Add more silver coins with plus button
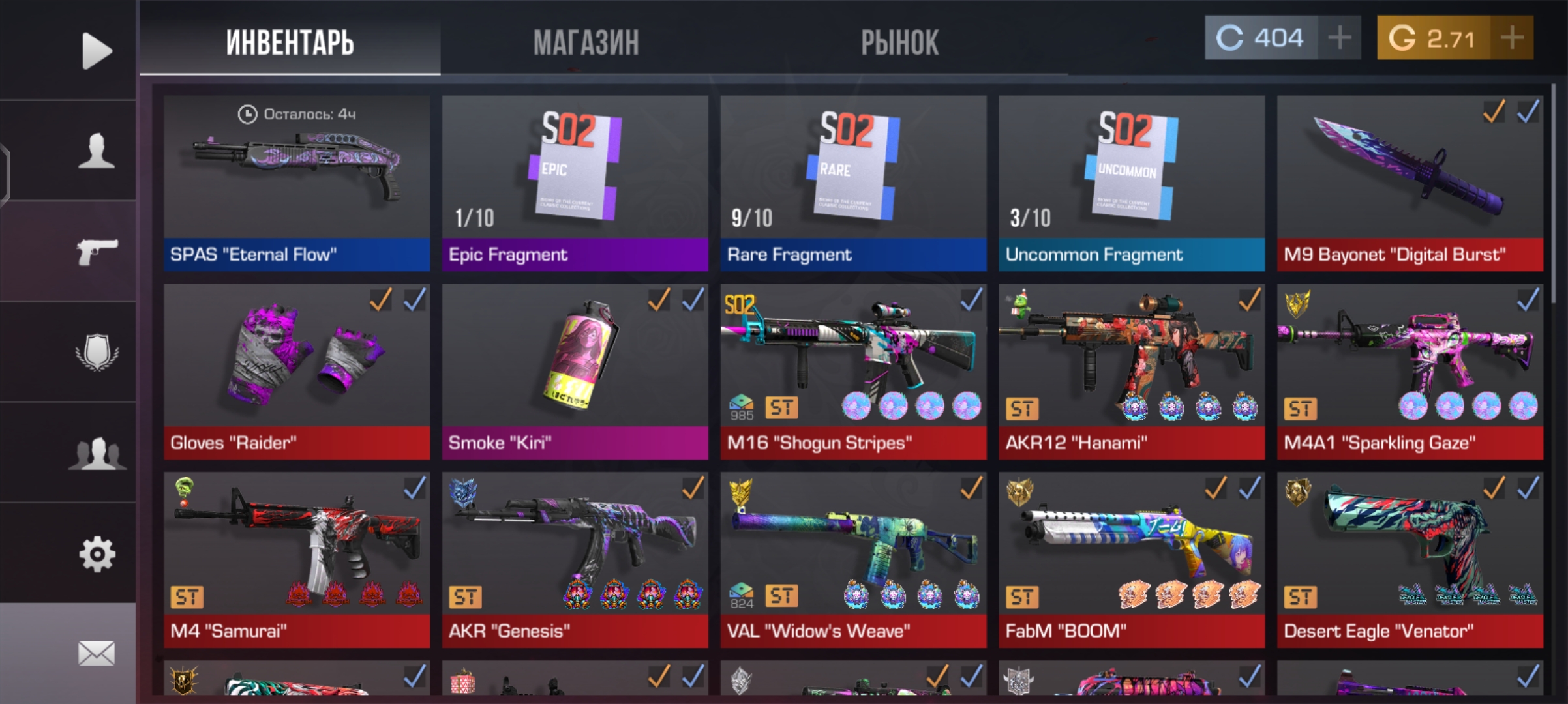The width and height of the screenshot is (1568, 704). click(1339, 38)
